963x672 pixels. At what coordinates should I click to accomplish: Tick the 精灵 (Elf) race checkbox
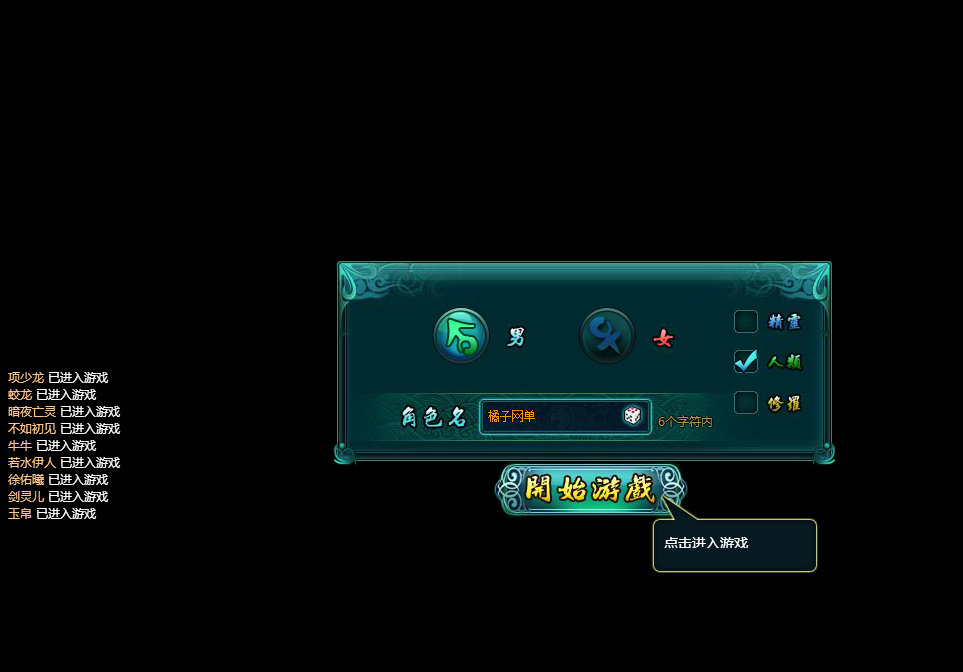click(x=746, y=322)
